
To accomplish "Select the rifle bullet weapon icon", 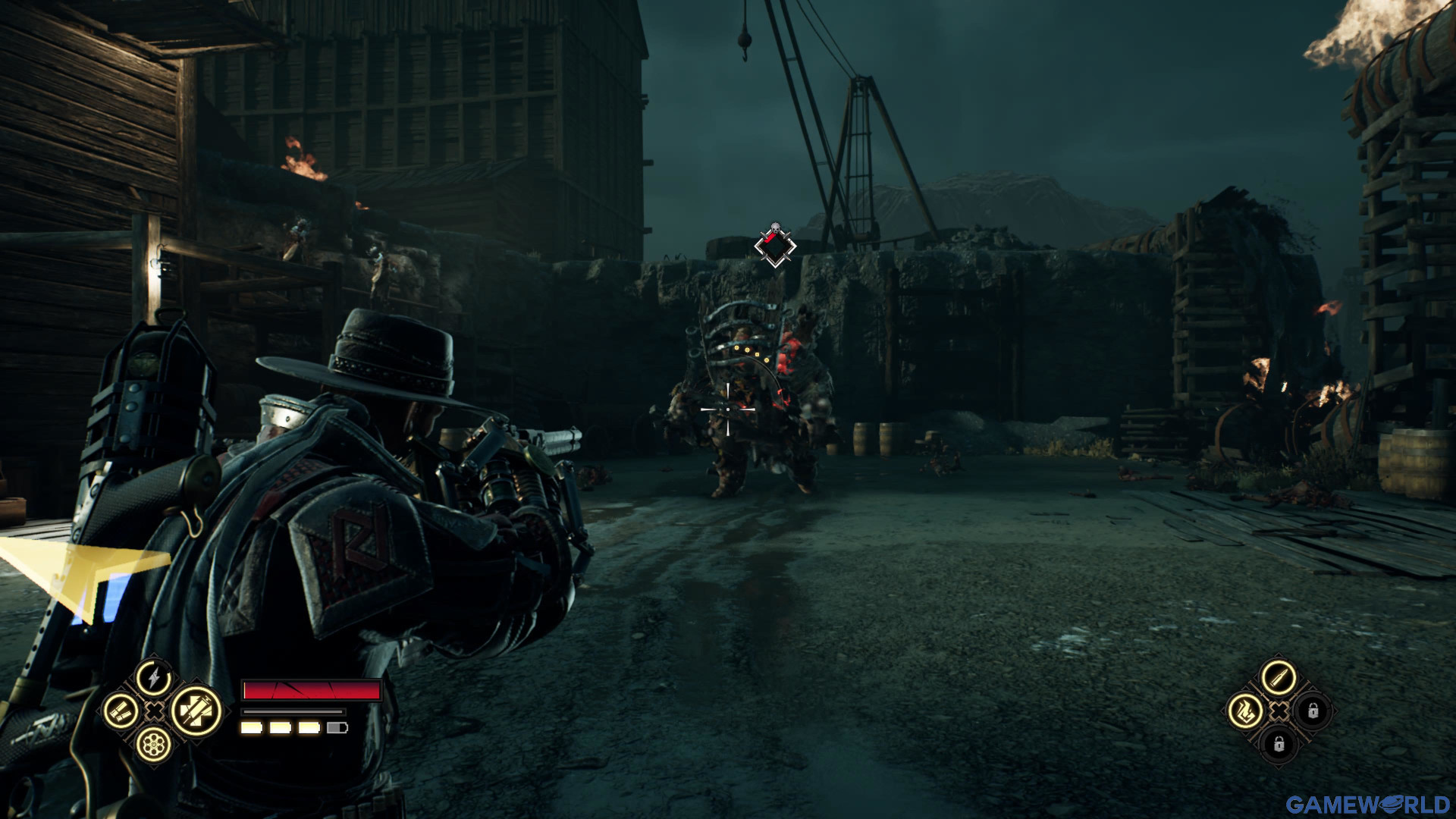I will click(1278, 677).
